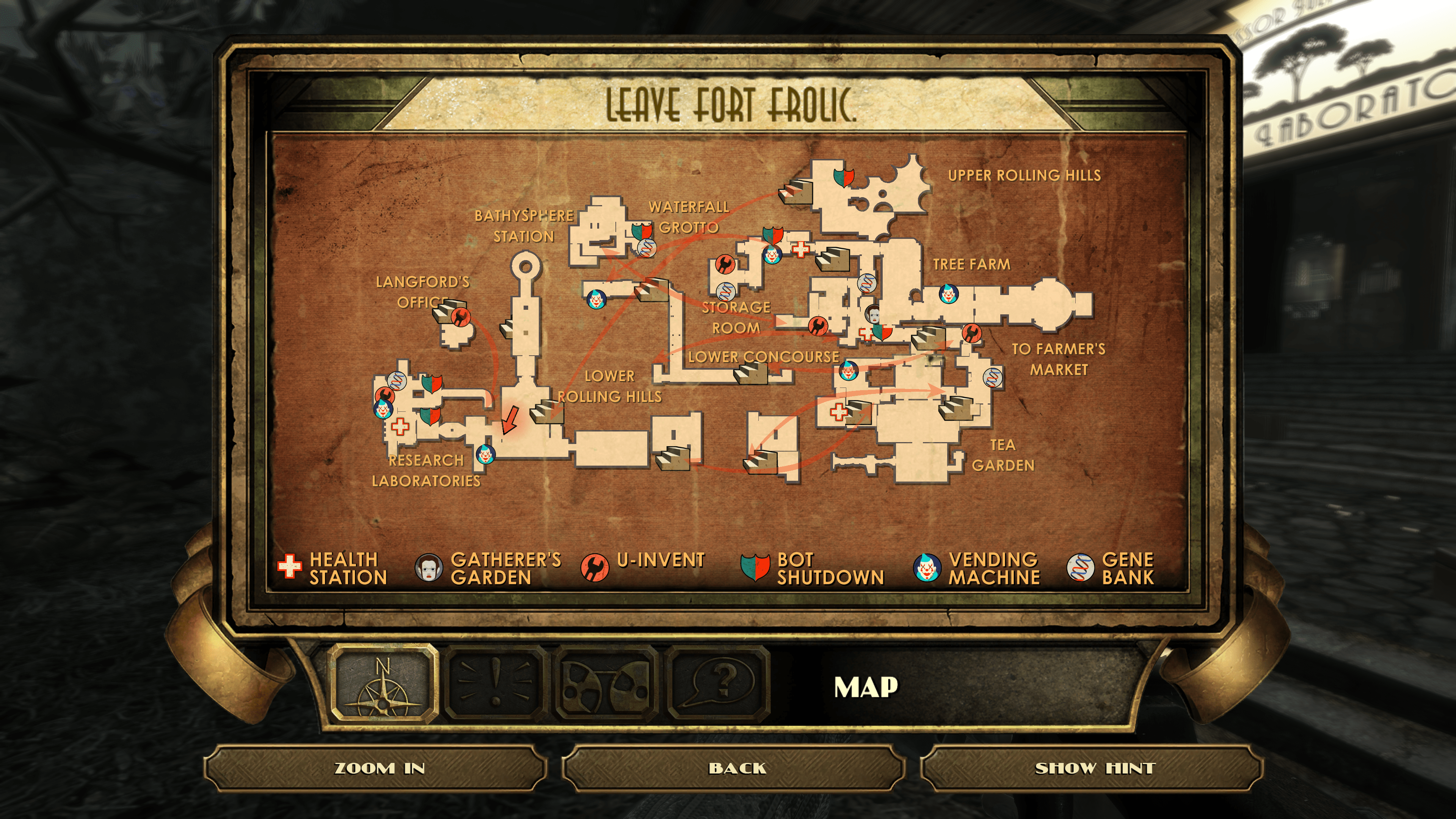Click the Gene Bank marker at Waterfall Grotto

click(x=646, y=248)
